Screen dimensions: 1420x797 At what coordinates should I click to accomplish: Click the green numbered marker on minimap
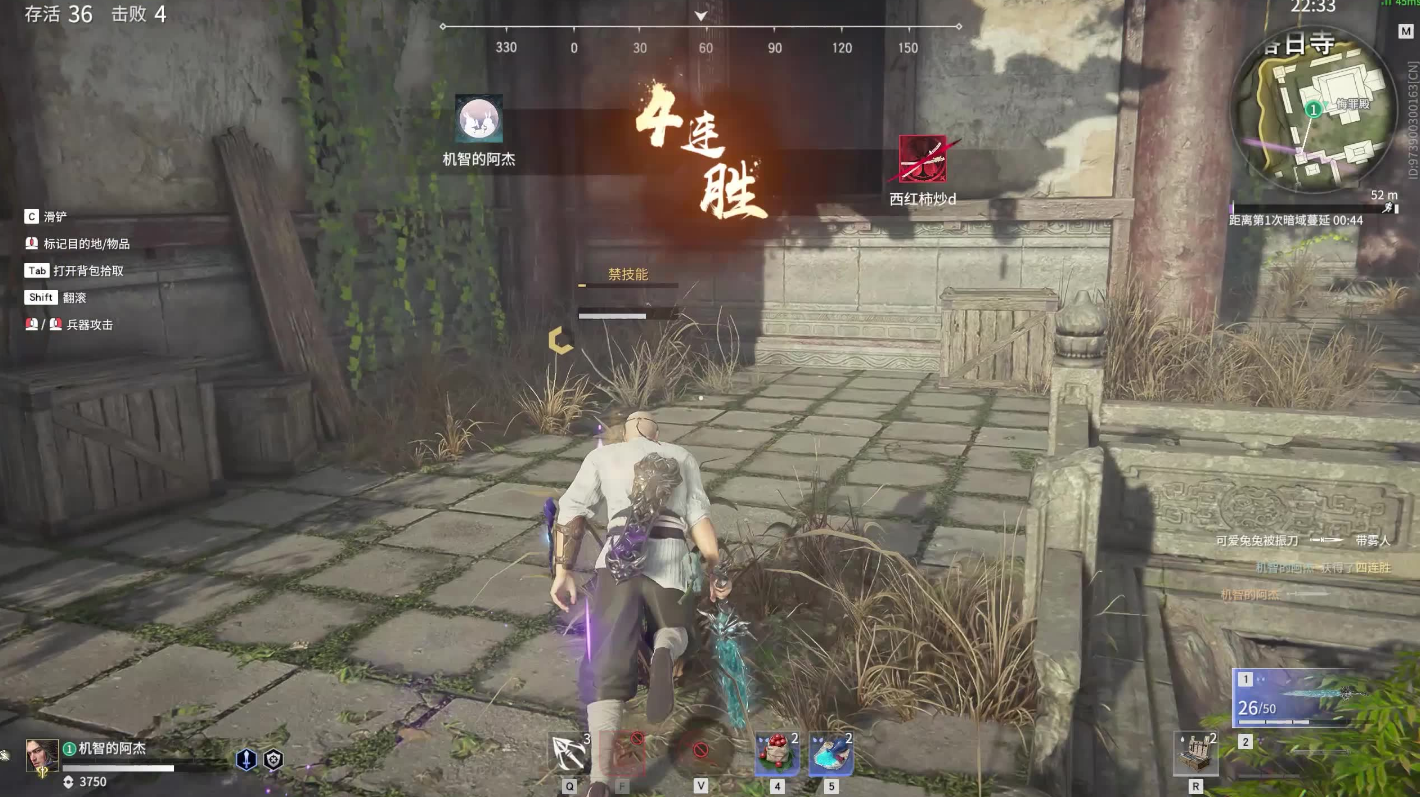click(1312, 108)
